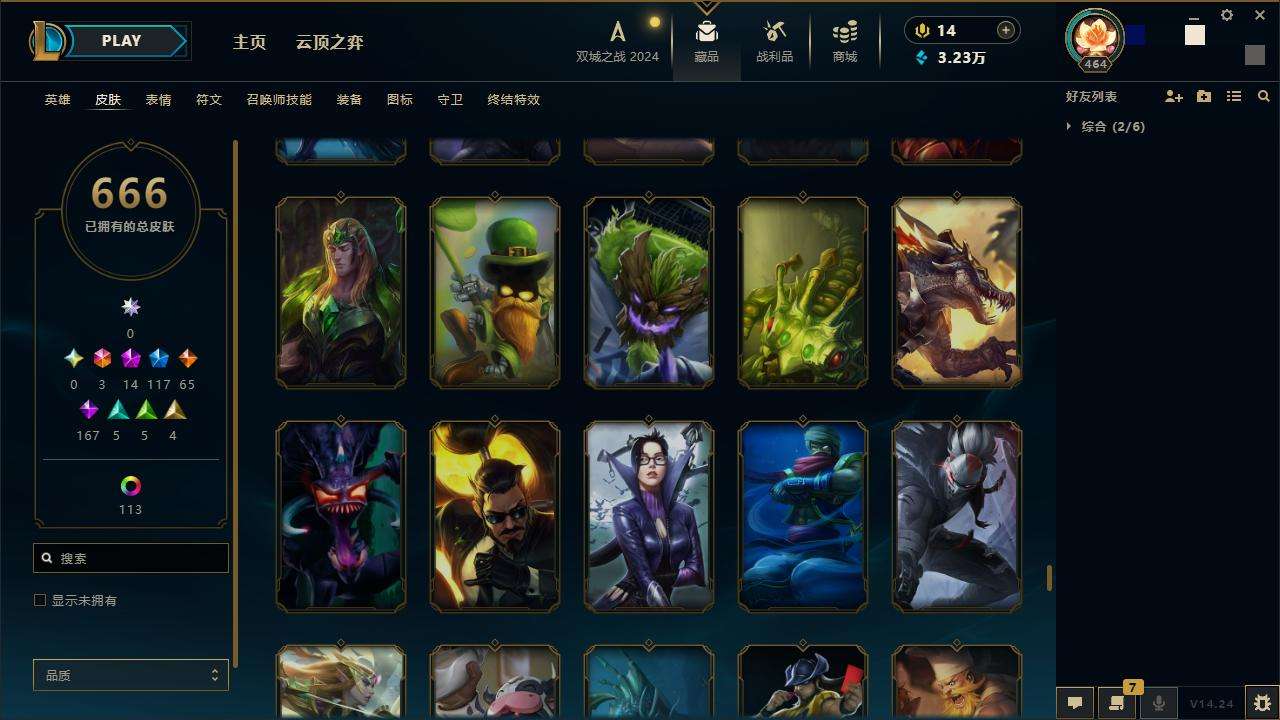
Task: Switch to the 符文 runes tab
Action: click(x=208, y=100)
